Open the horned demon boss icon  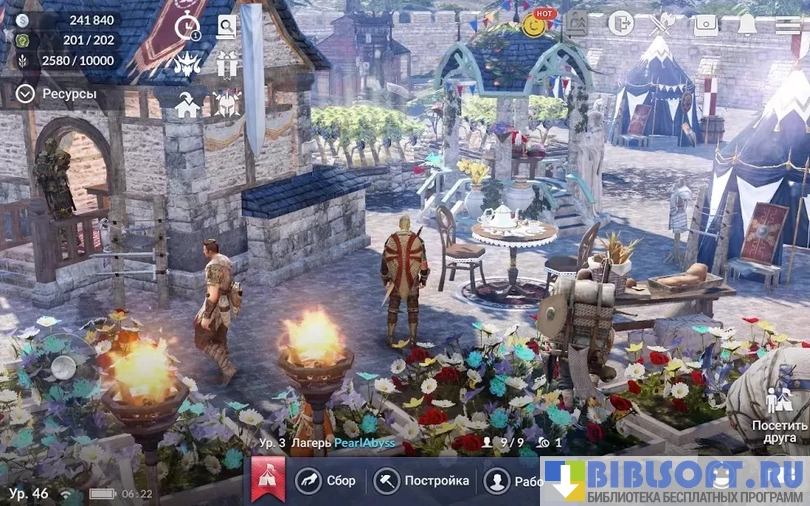point(188,64)
